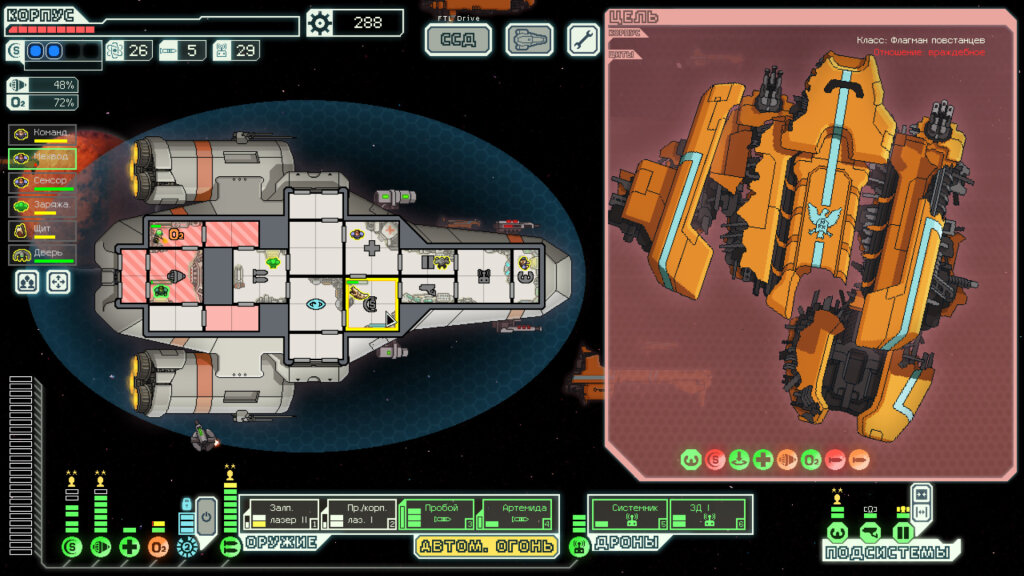Click the medbay system power icon

click(129, 546)
